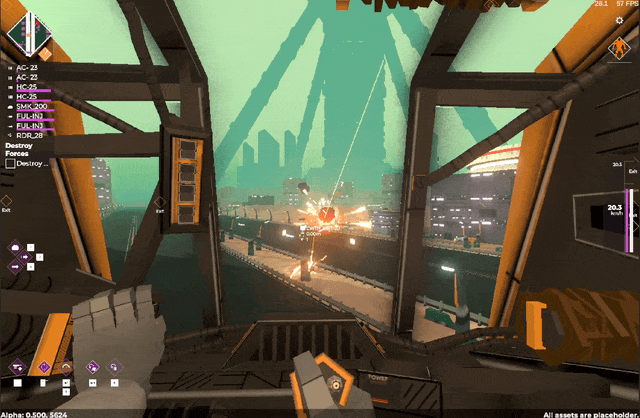Click the orange mech status diamond
This screenshot has width=640, height=418.
(x=619, y=48)
